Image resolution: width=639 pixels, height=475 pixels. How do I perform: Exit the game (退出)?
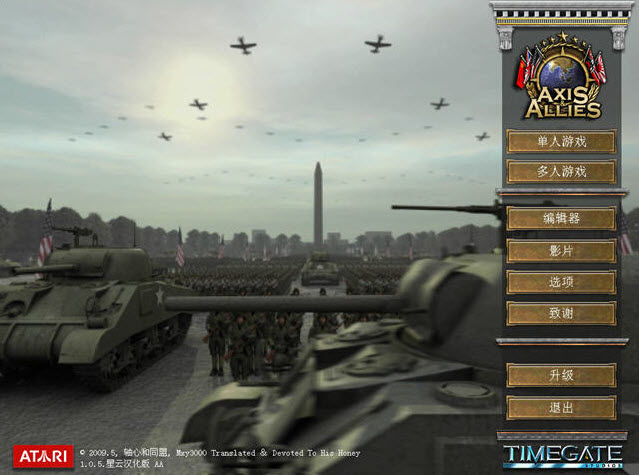[560, 407]
